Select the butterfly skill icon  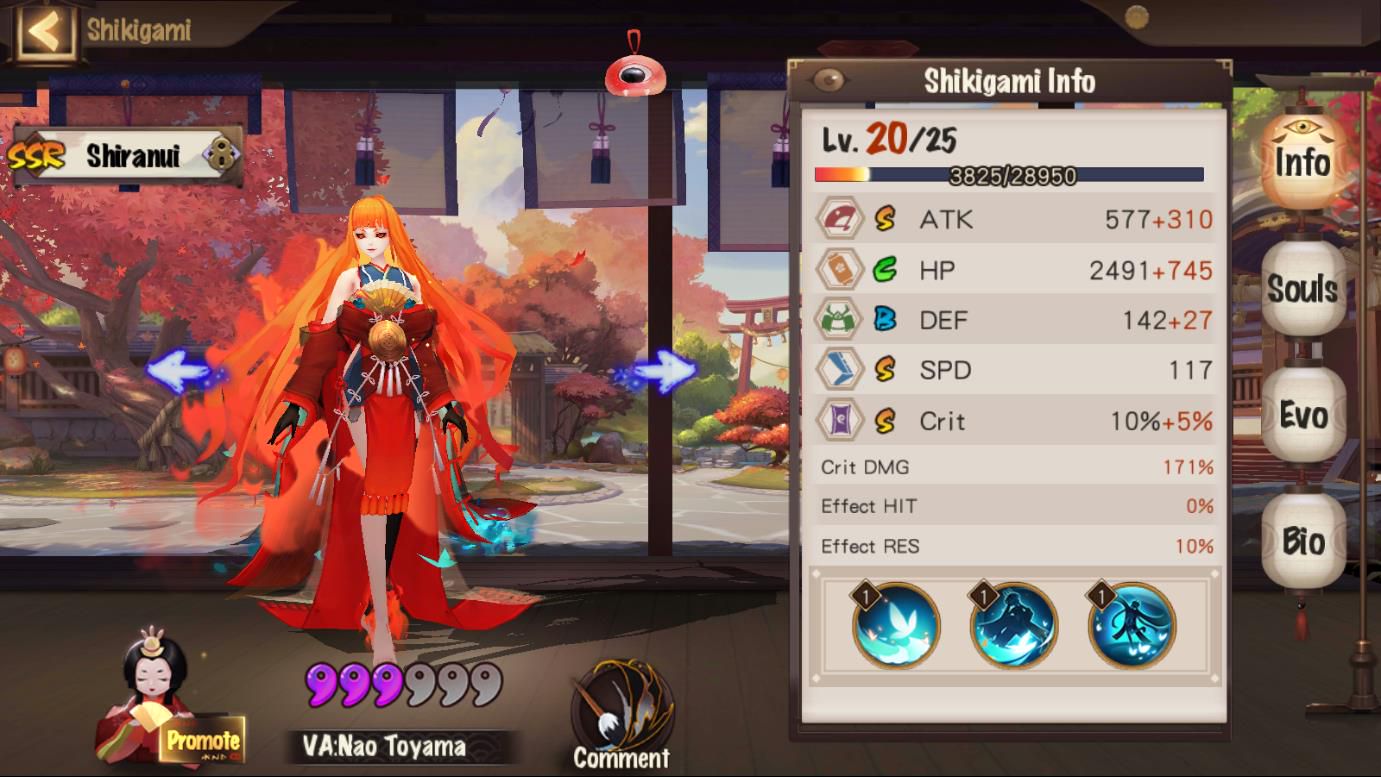tap(896, 626)
